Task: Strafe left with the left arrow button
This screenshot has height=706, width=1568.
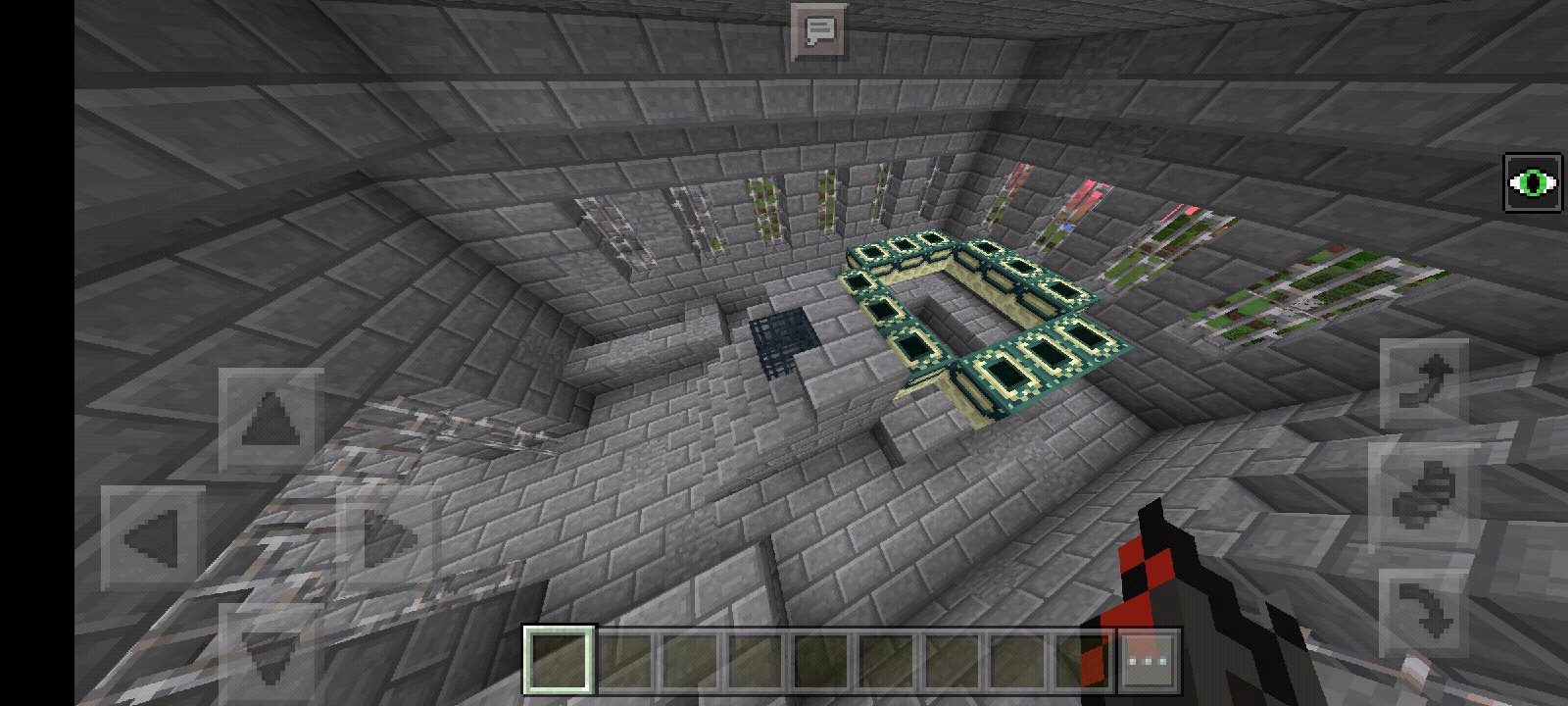Action: [153, 538]
